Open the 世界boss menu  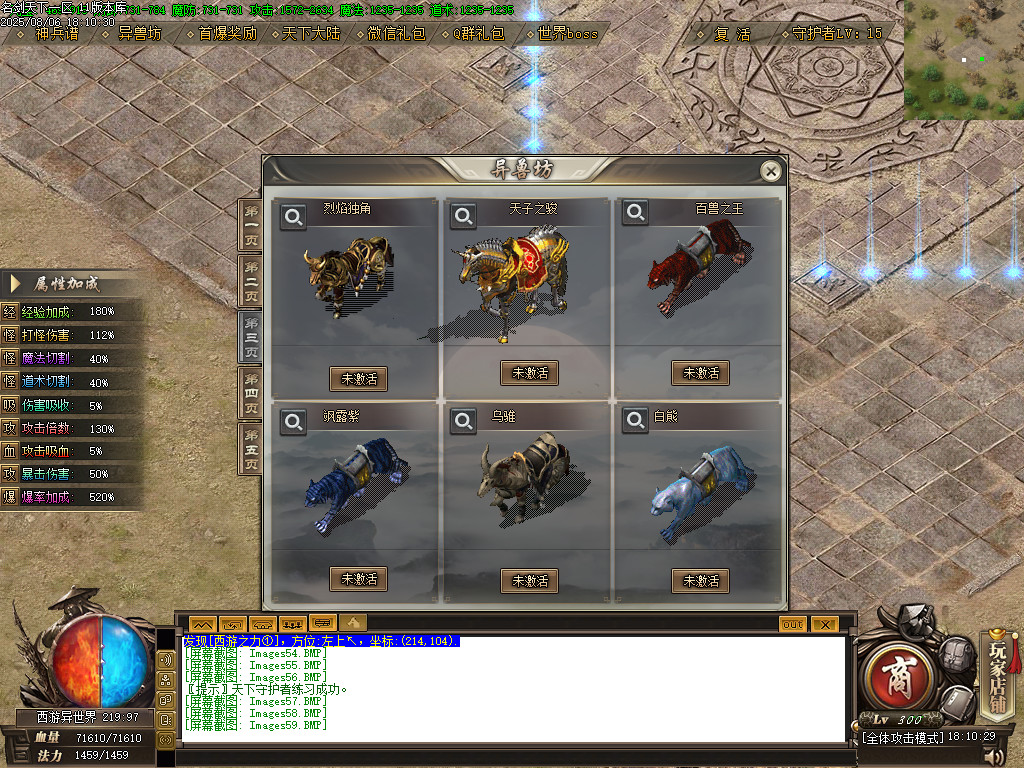click(566, 33)
